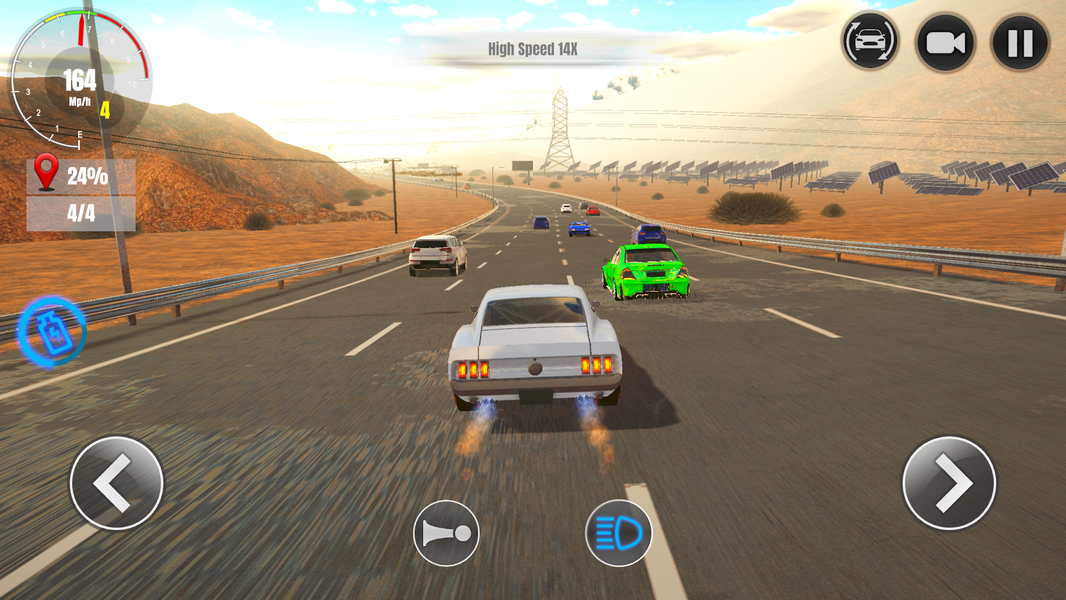Activate the blue nitro boost button
Viewport: 1066px width, 600px height.
pos(52,331)
